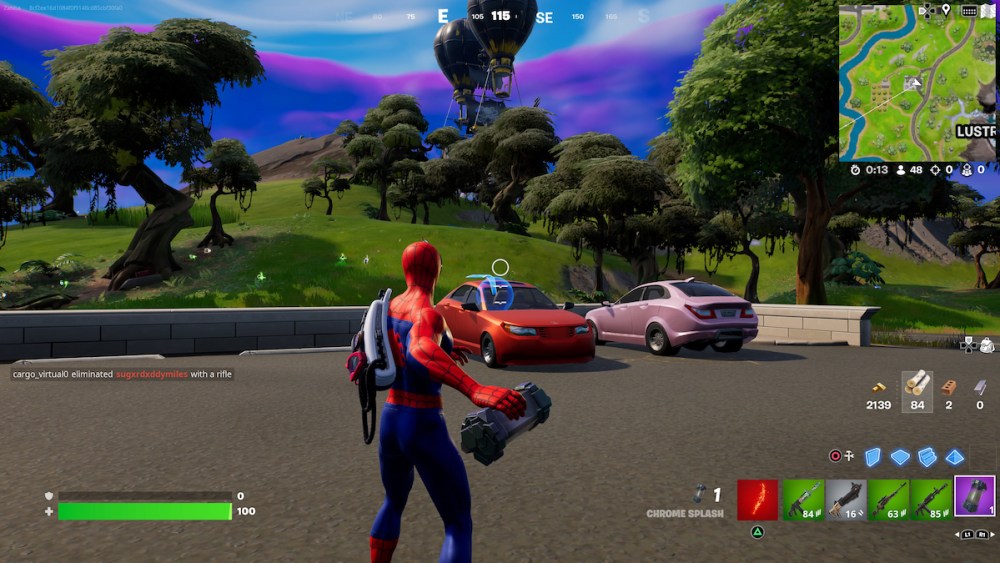The image size is (1000, 563).
Task: Click the gold bars icon
Action: (x=879, y=386)
